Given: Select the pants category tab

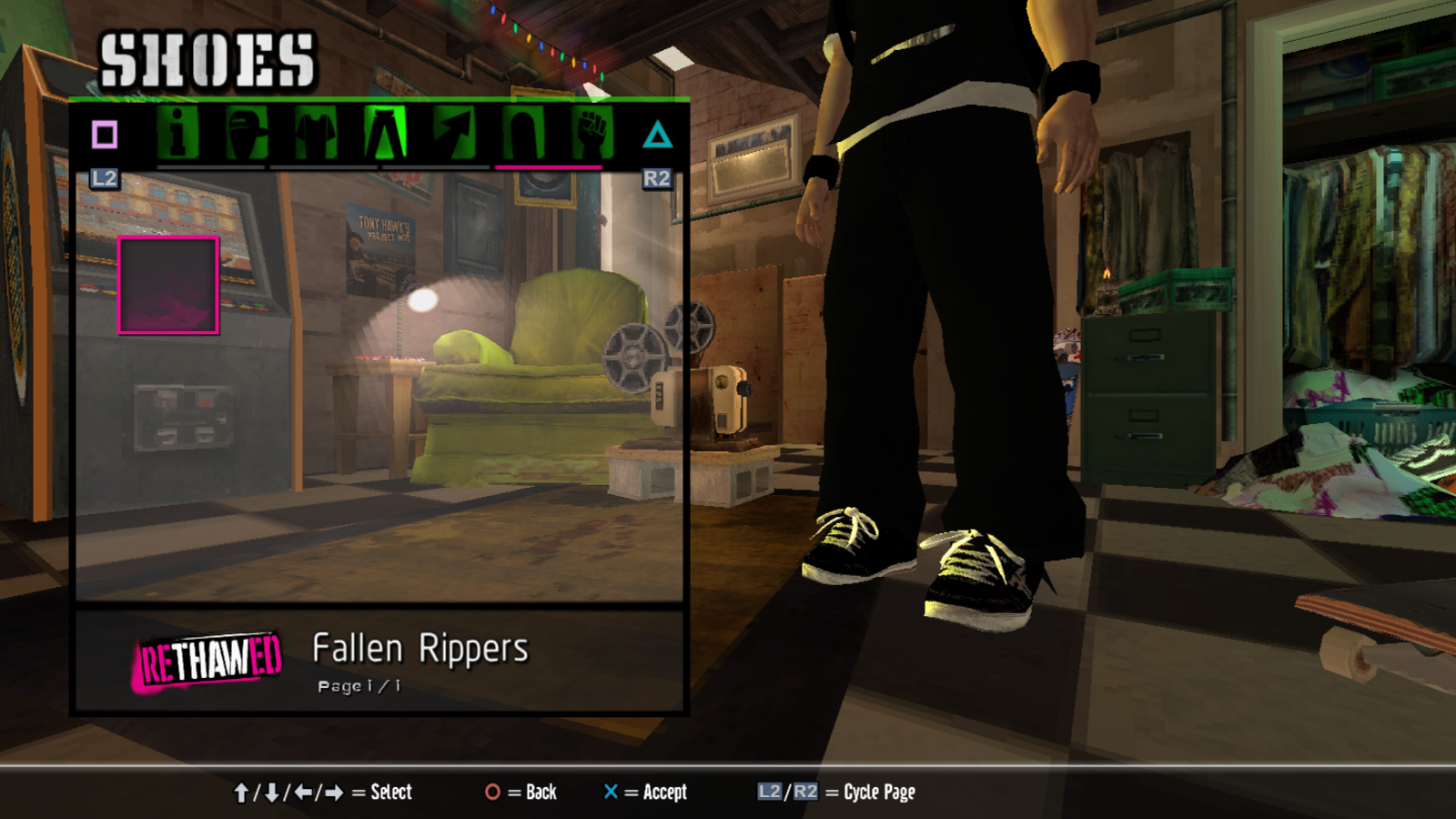Looking at the screenshot, I should [x=386, y=134].
